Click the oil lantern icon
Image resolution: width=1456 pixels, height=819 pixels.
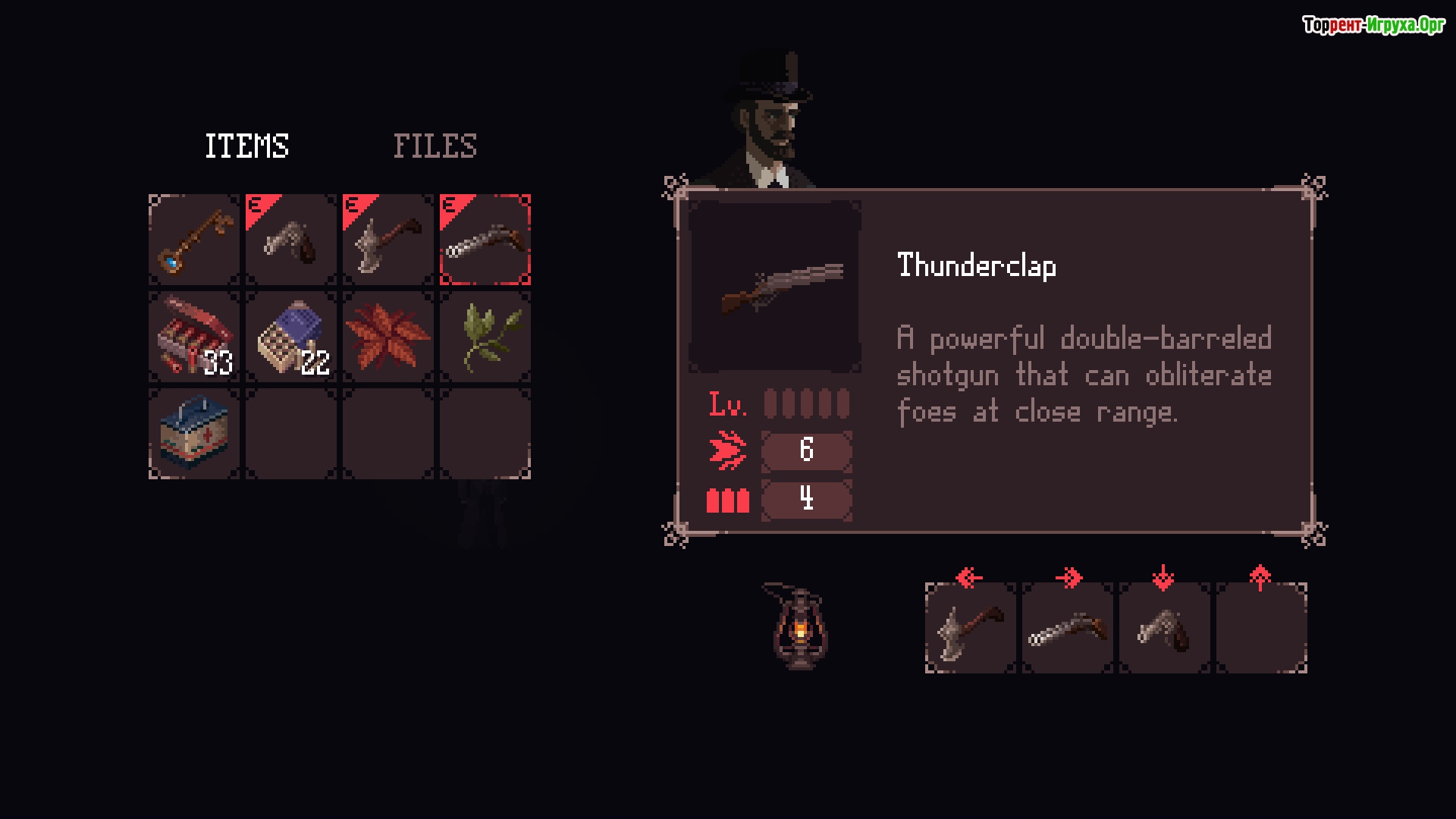click(x=799, y=626)
